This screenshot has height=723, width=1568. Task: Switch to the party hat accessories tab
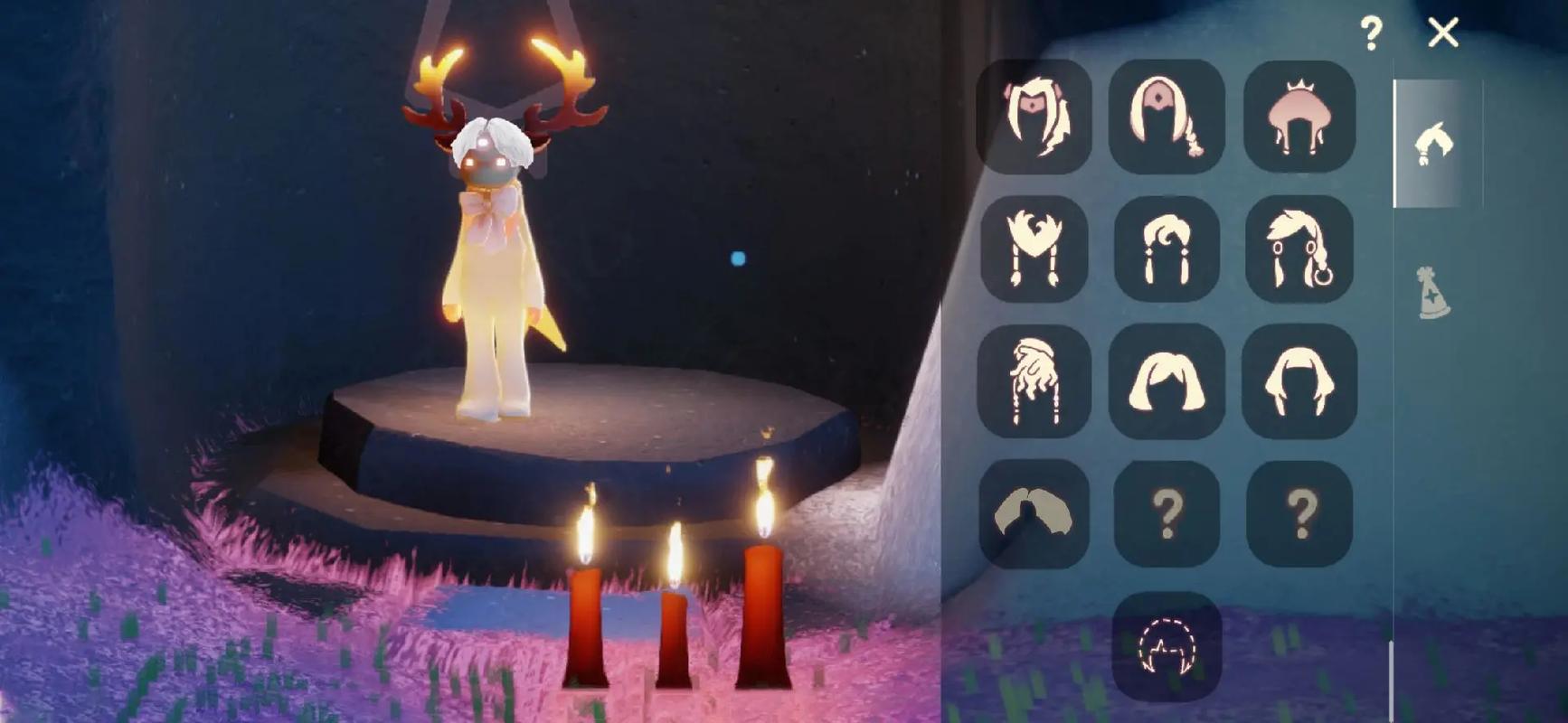pyautogui.click(x=1433, y=293)
